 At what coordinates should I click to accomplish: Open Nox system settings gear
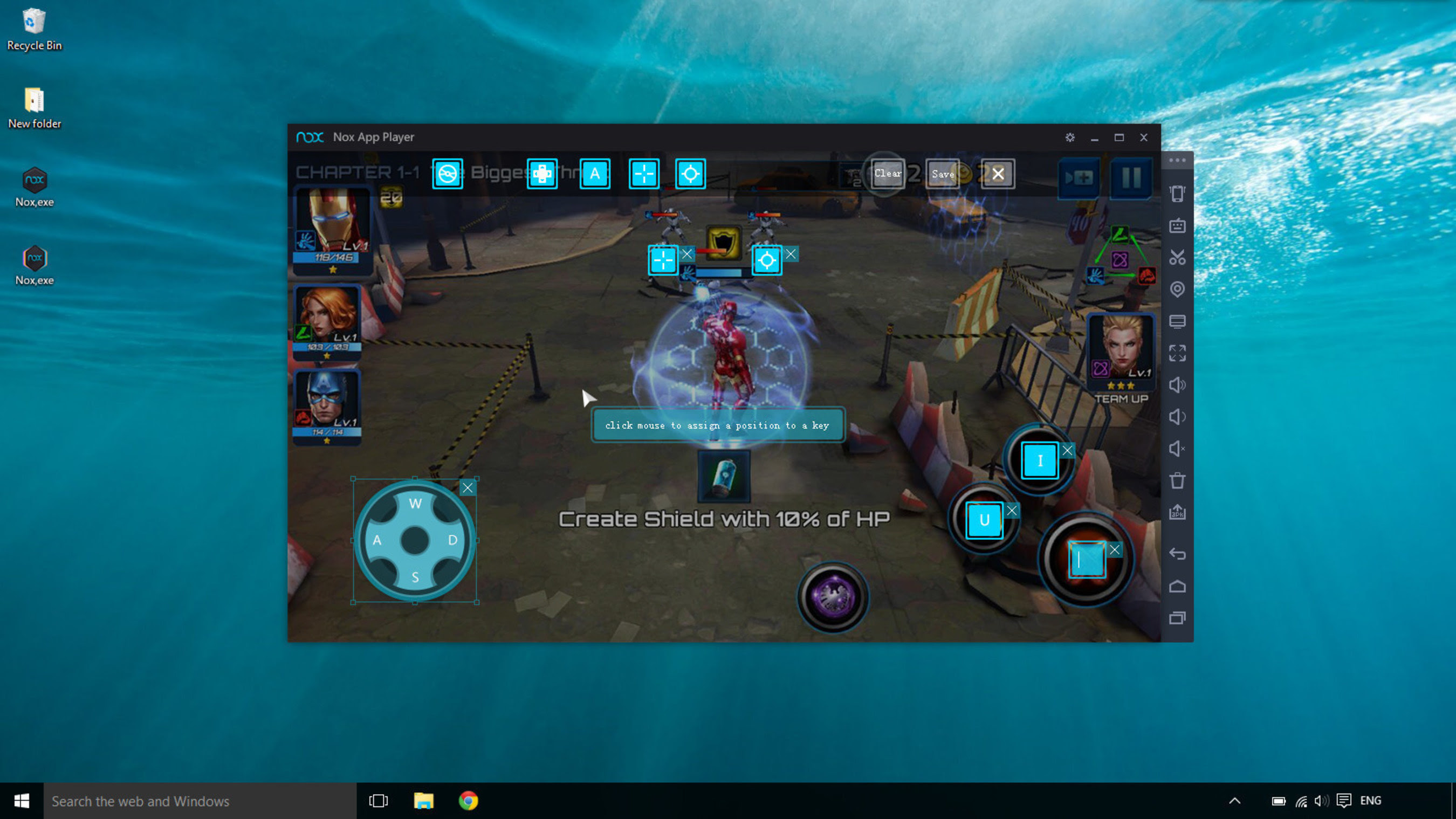[1069, 137]
